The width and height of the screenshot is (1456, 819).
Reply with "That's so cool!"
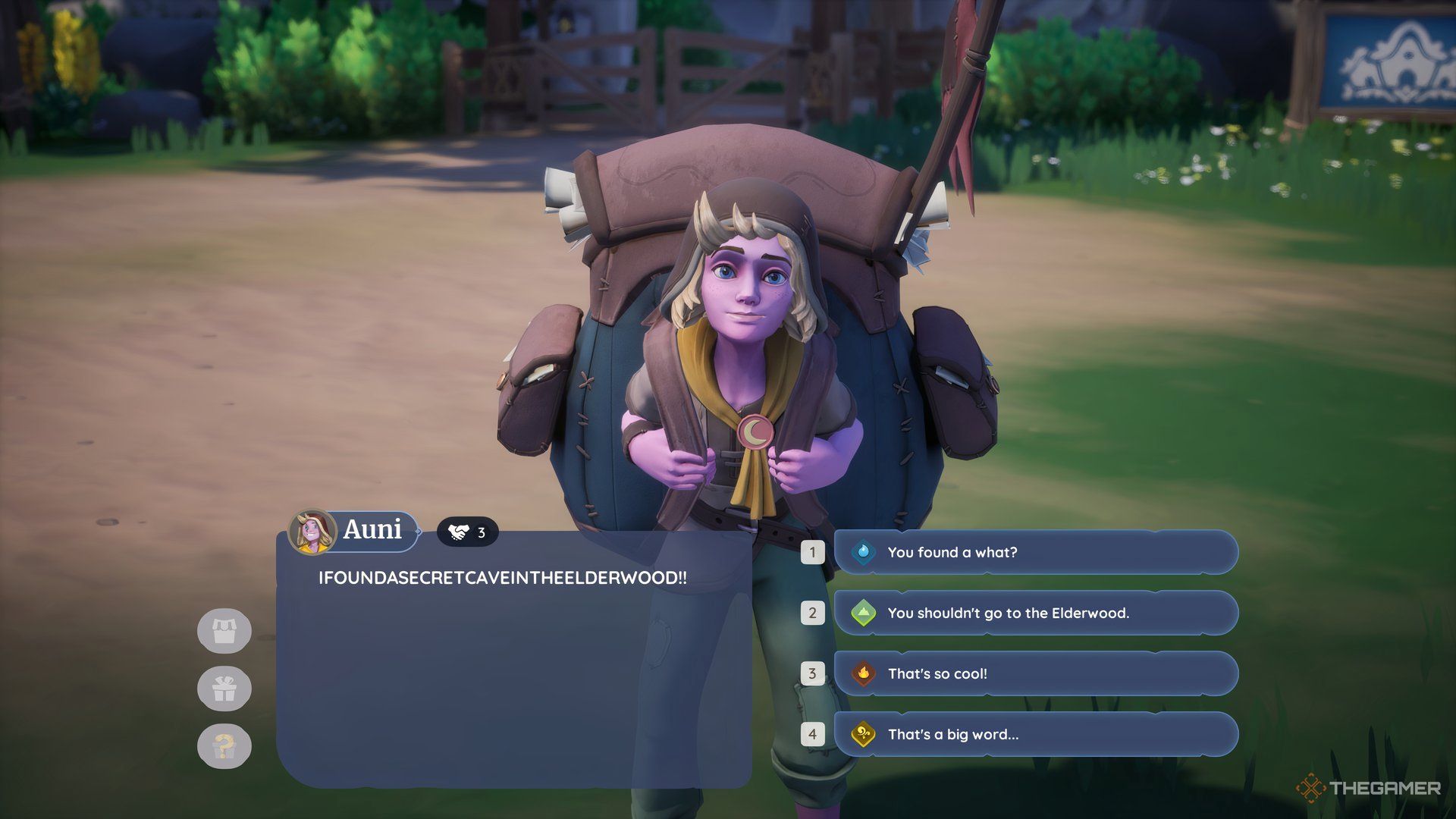tap(1035, 673)
